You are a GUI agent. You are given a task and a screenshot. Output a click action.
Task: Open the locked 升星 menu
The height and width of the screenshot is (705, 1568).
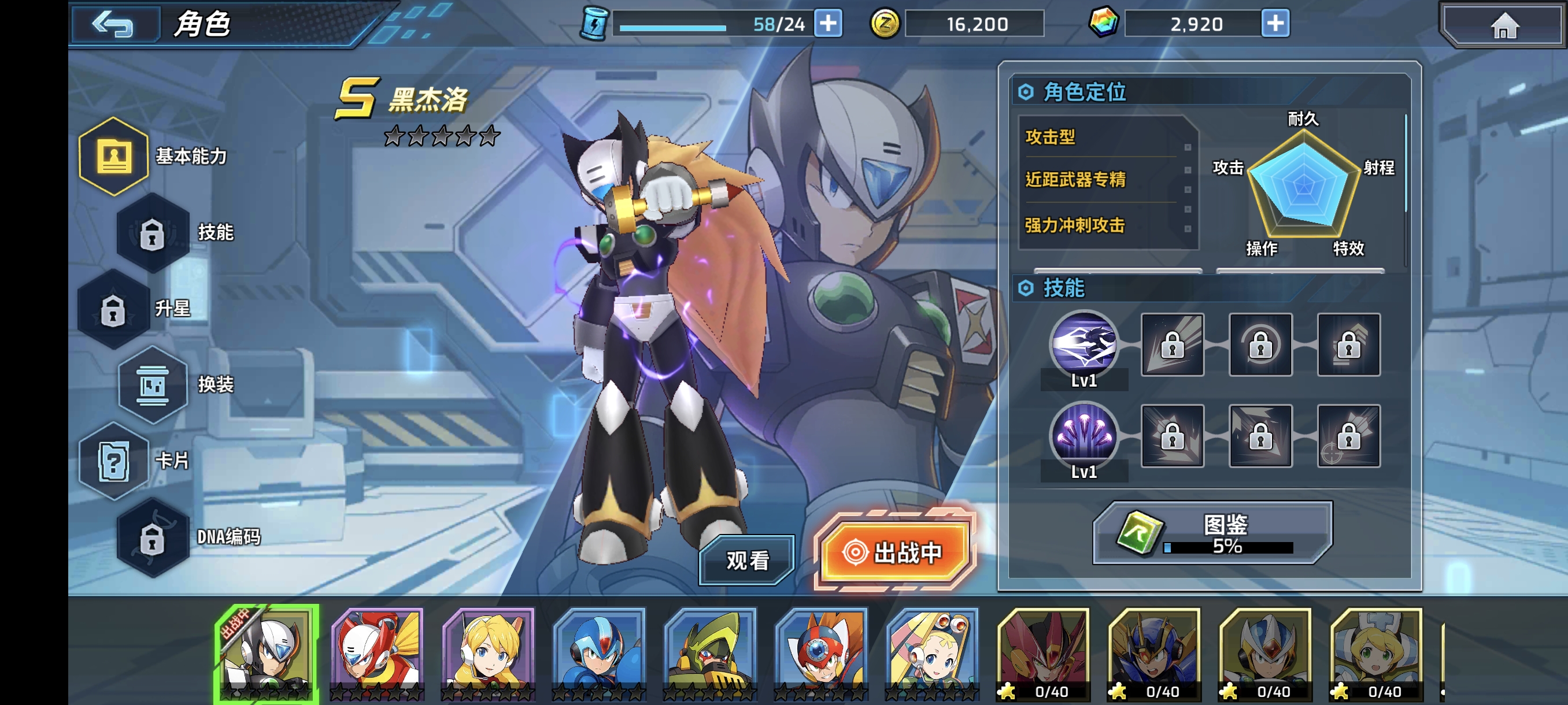click(114, 309)
